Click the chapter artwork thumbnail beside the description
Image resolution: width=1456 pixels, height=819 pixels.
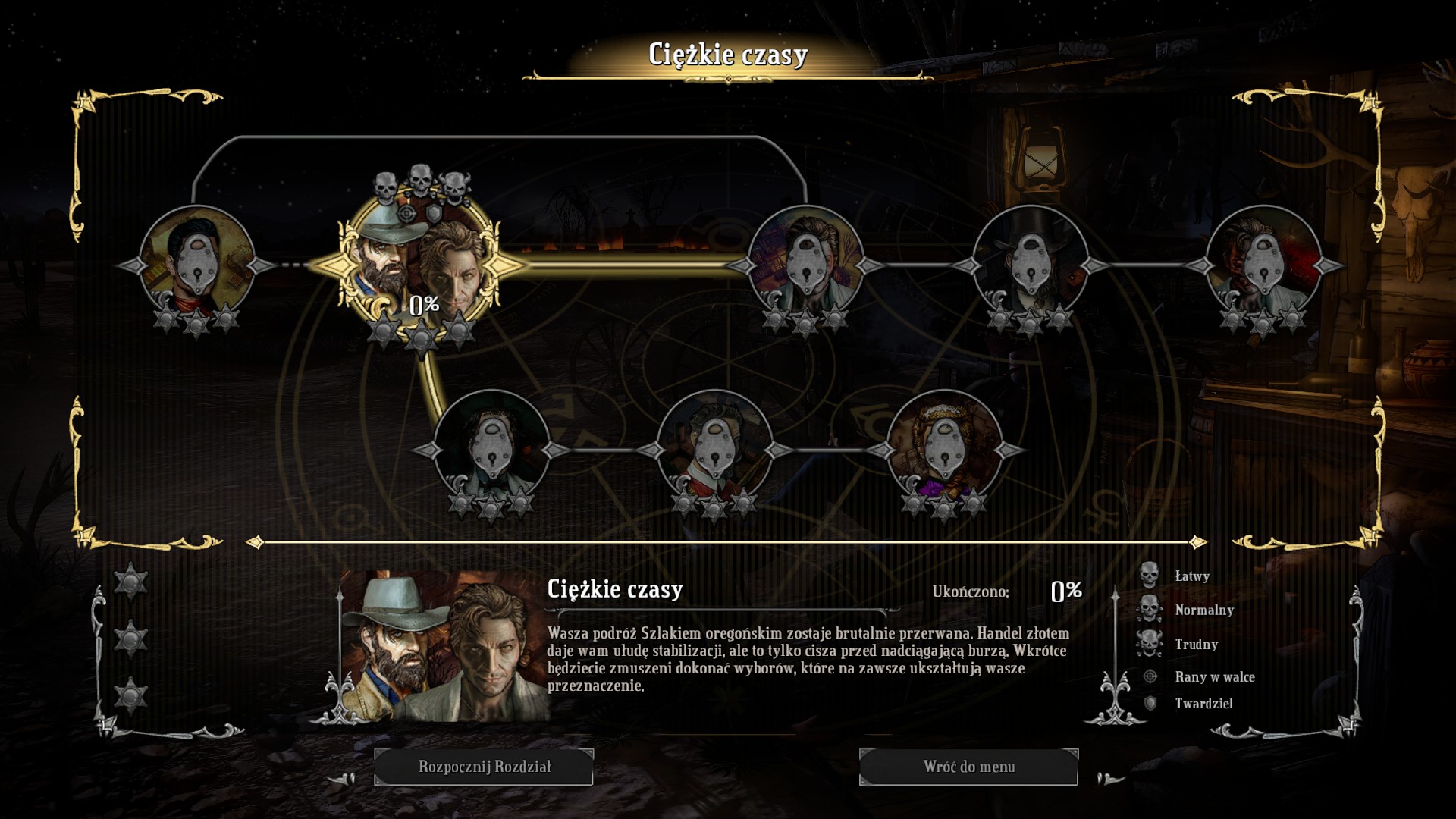(444, 646)
